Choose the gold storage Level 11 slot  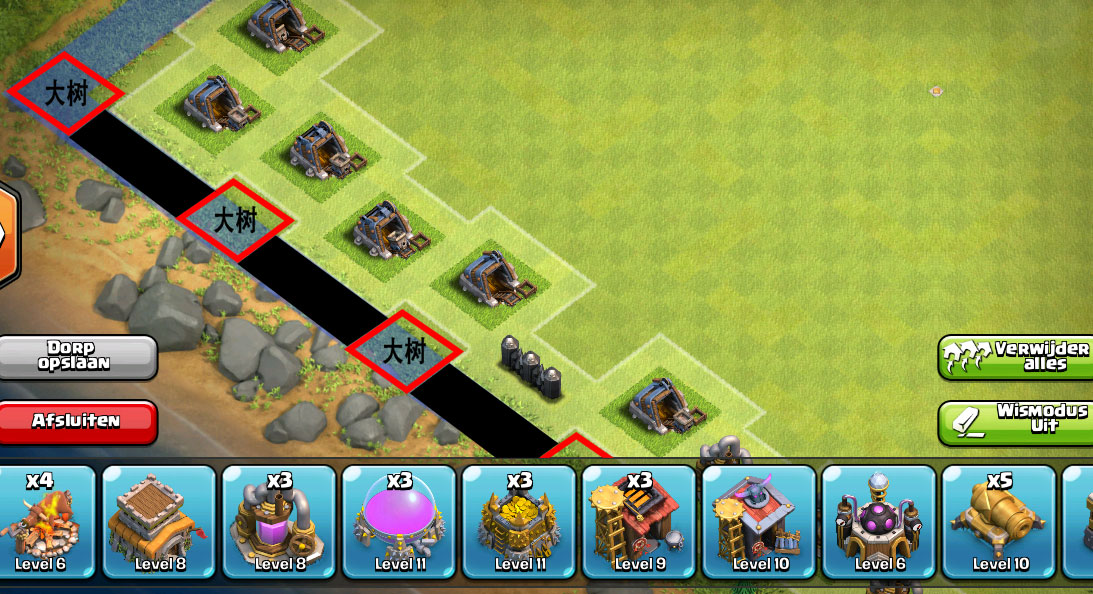519,521
